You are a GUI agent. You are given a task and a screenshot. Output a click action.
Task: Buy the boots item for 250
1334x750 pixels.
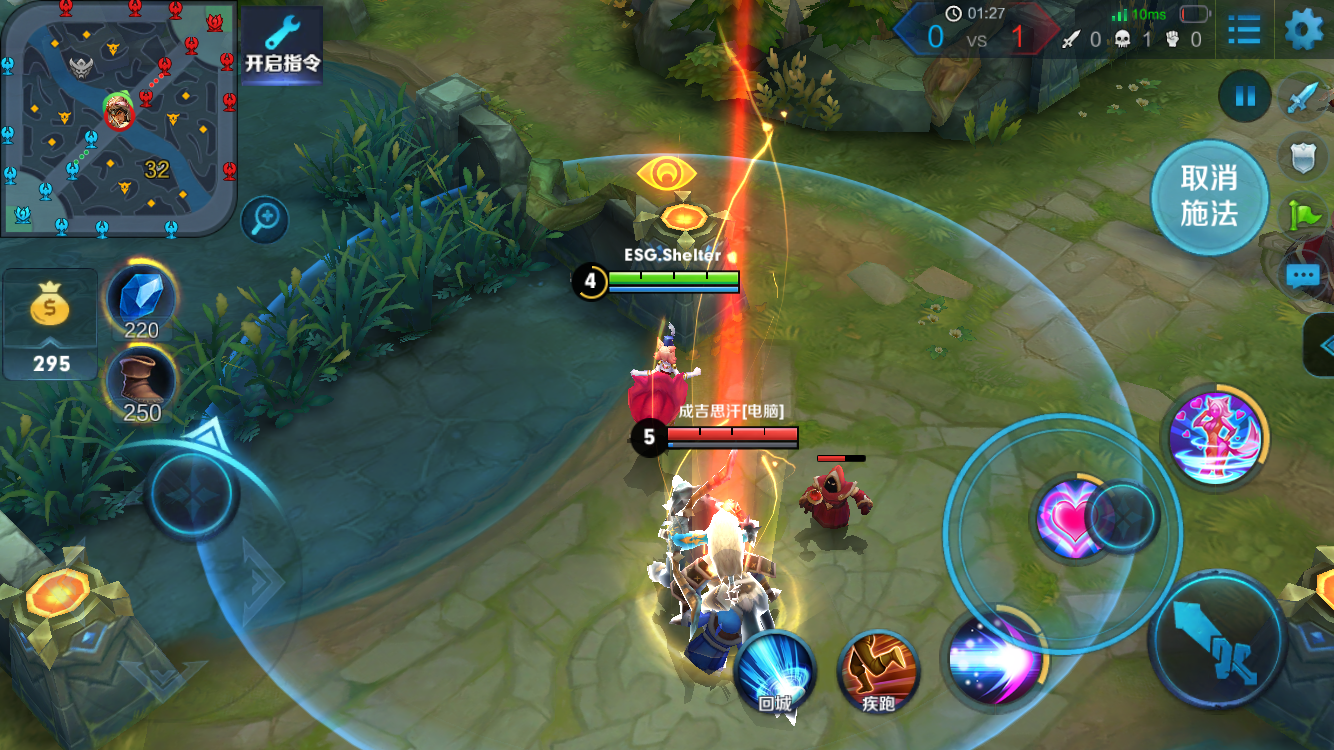pos(141,384)
